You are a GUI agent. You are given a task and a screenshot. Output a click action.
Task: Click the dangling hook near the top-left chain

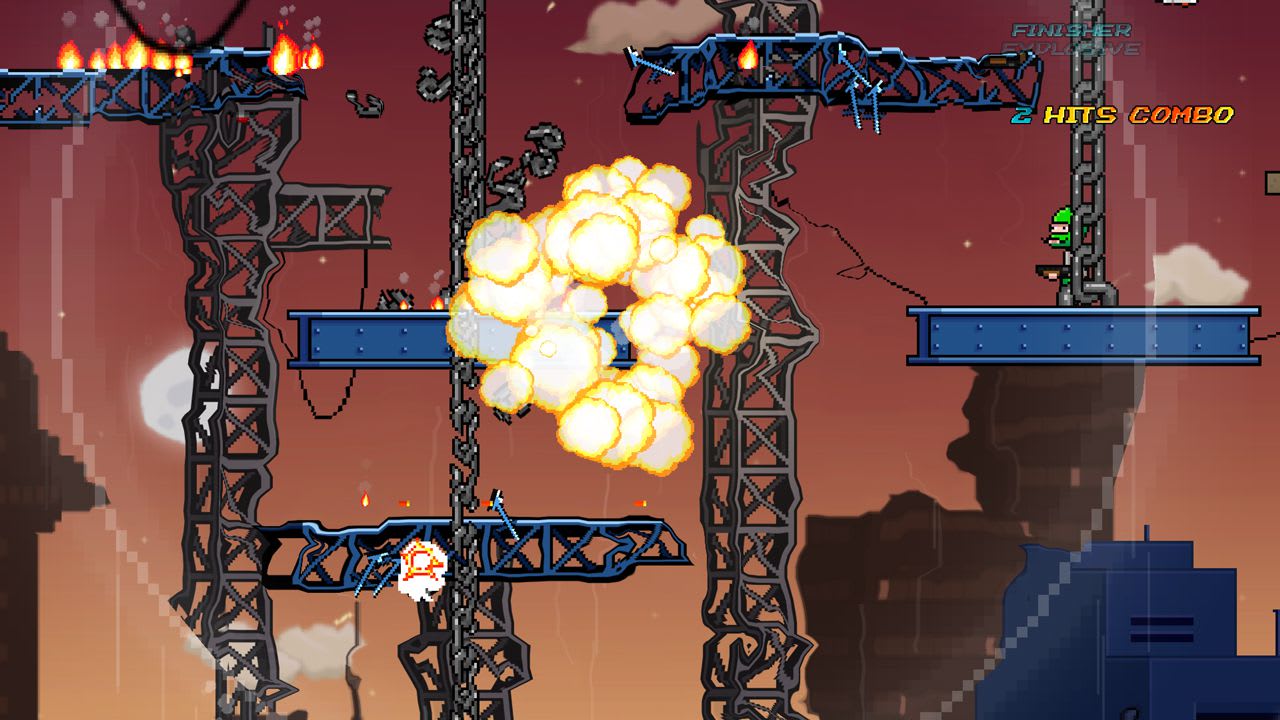point(364,105)
